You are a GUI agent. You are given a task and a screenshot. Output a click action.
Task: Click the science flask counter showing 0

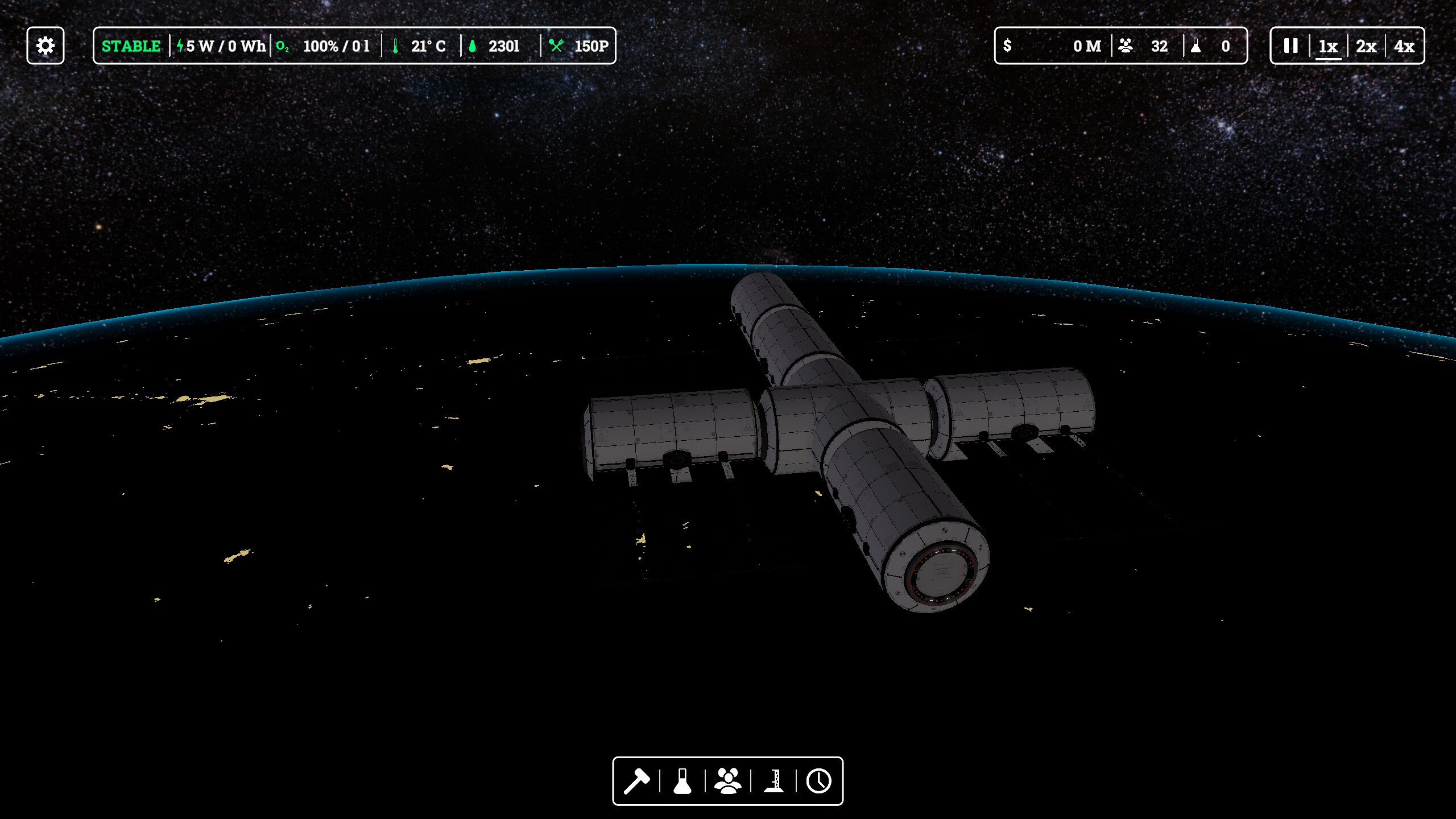point(1214,45)
